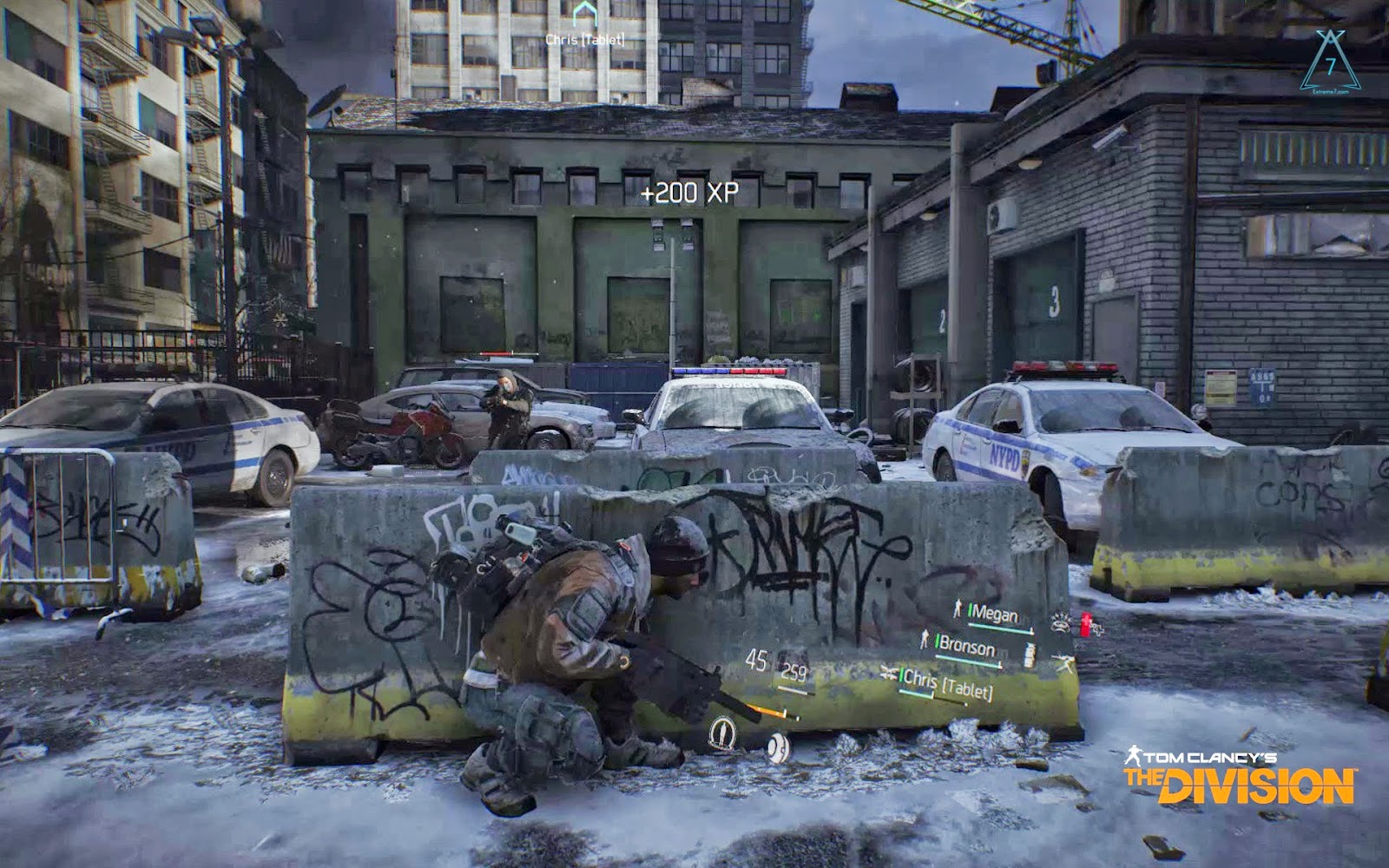Toggle the green status bar beside Bronson's name
1389x868 pixels.
click(938, 641)
